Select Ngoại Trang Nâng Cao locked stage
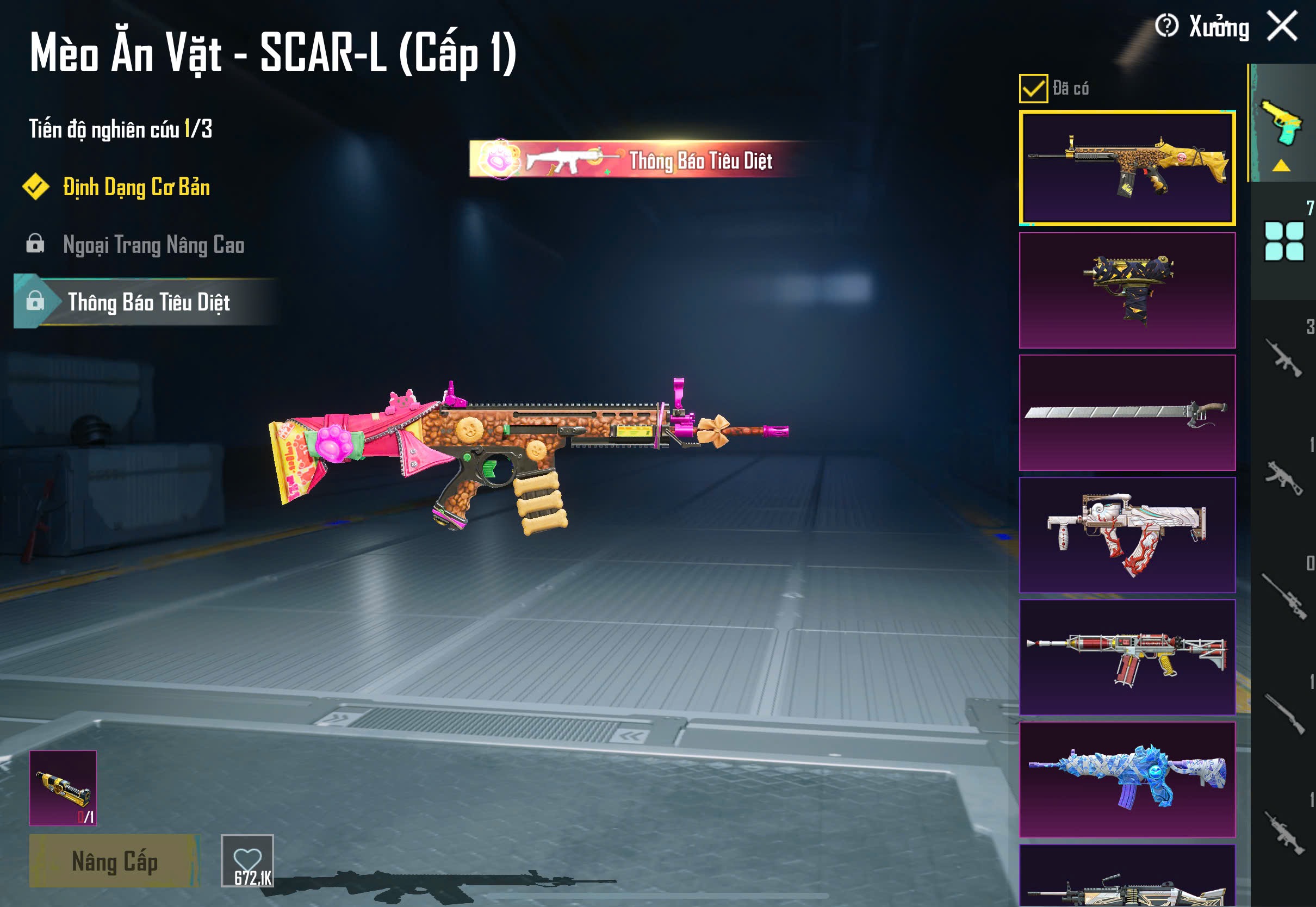The image size is (1316, 907). point(153,245)
